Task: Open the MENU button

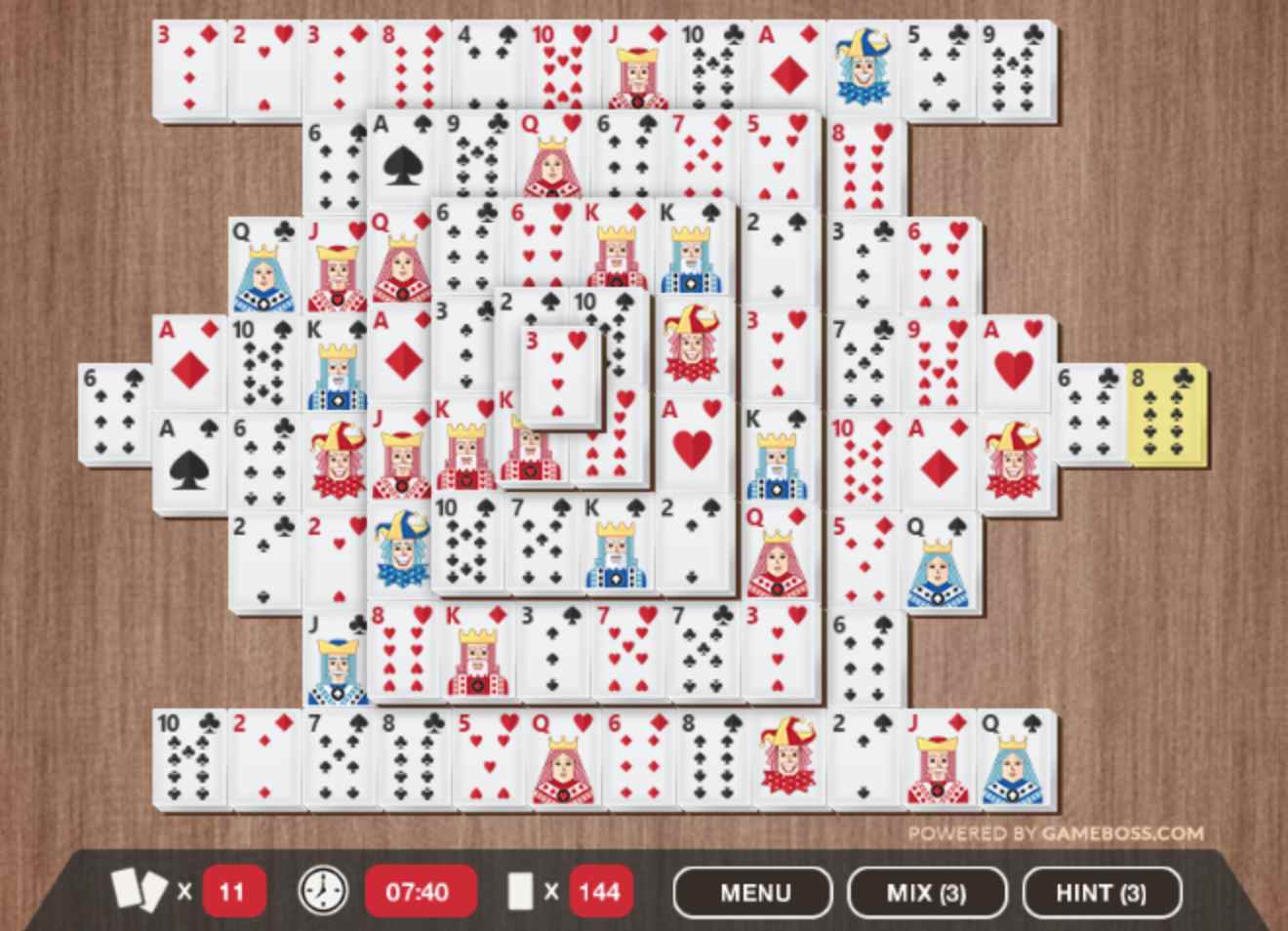Action: coord(753,892)
